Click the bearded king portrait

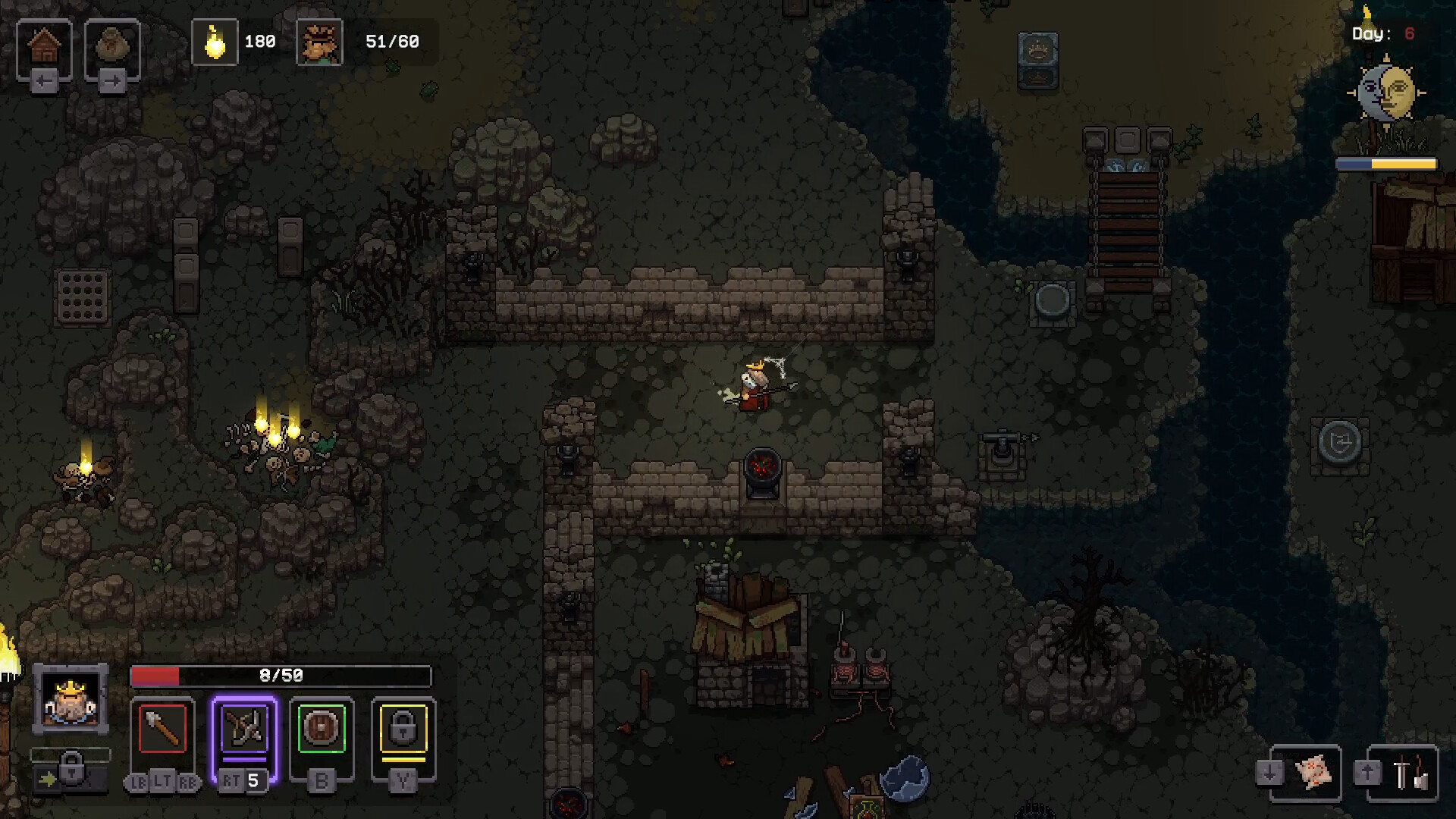pyautogui.click(x=71, y=699)
